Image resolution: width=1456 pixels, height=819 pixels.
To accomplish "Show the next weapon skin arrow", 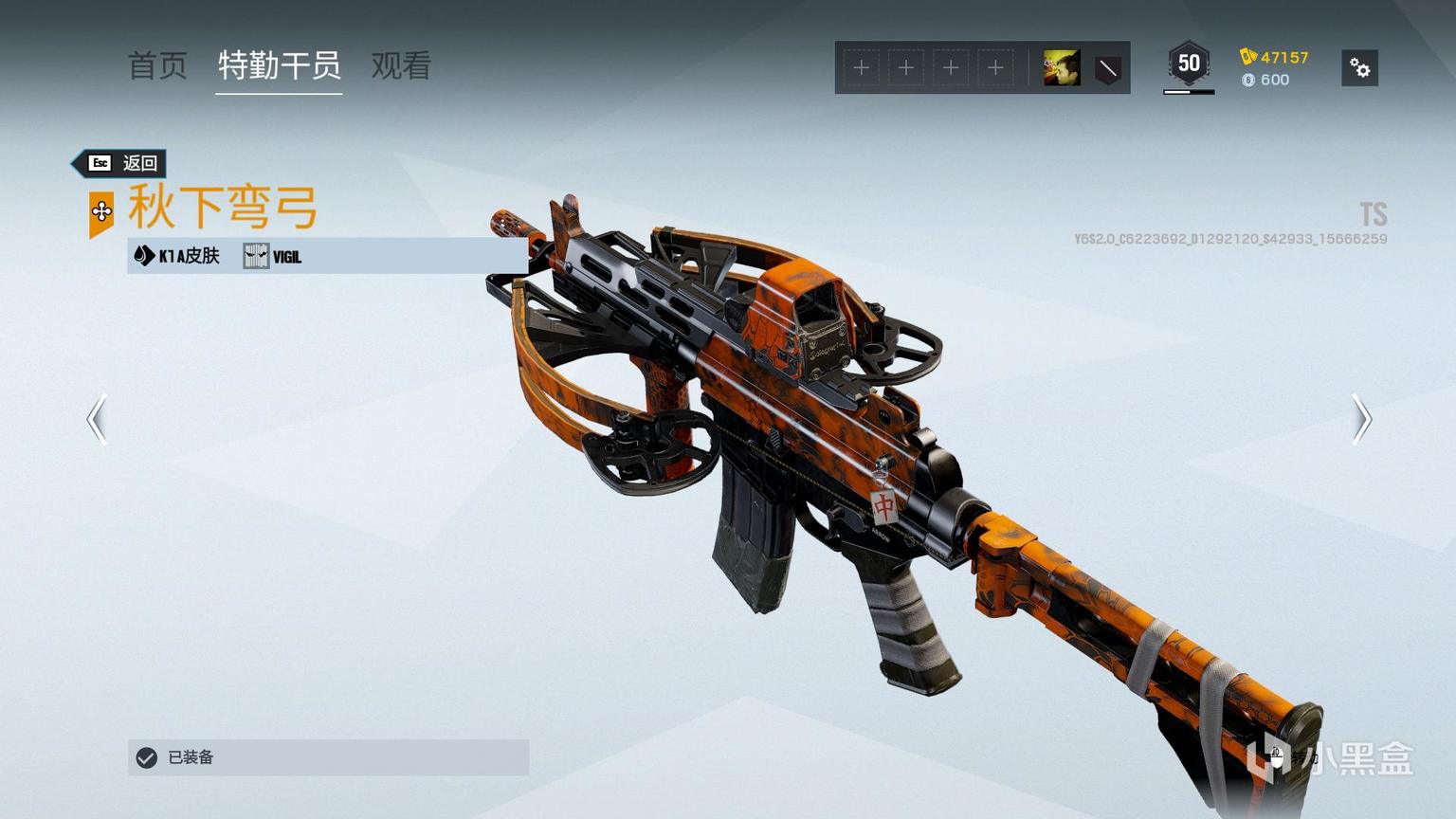I will click(x=1361, y=419).
